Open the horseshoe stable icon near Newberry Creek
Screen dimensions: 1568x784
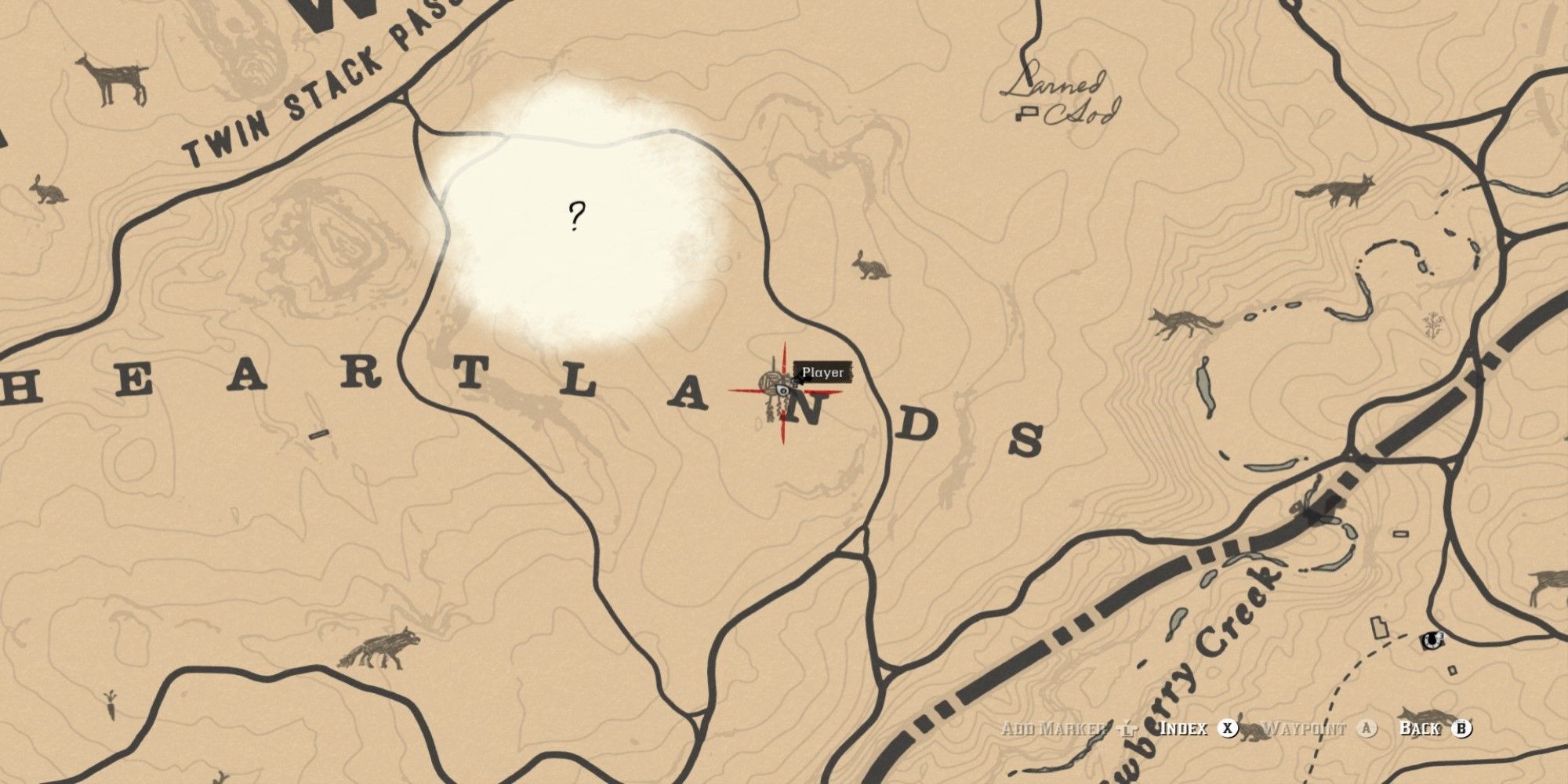[1432, 641]
